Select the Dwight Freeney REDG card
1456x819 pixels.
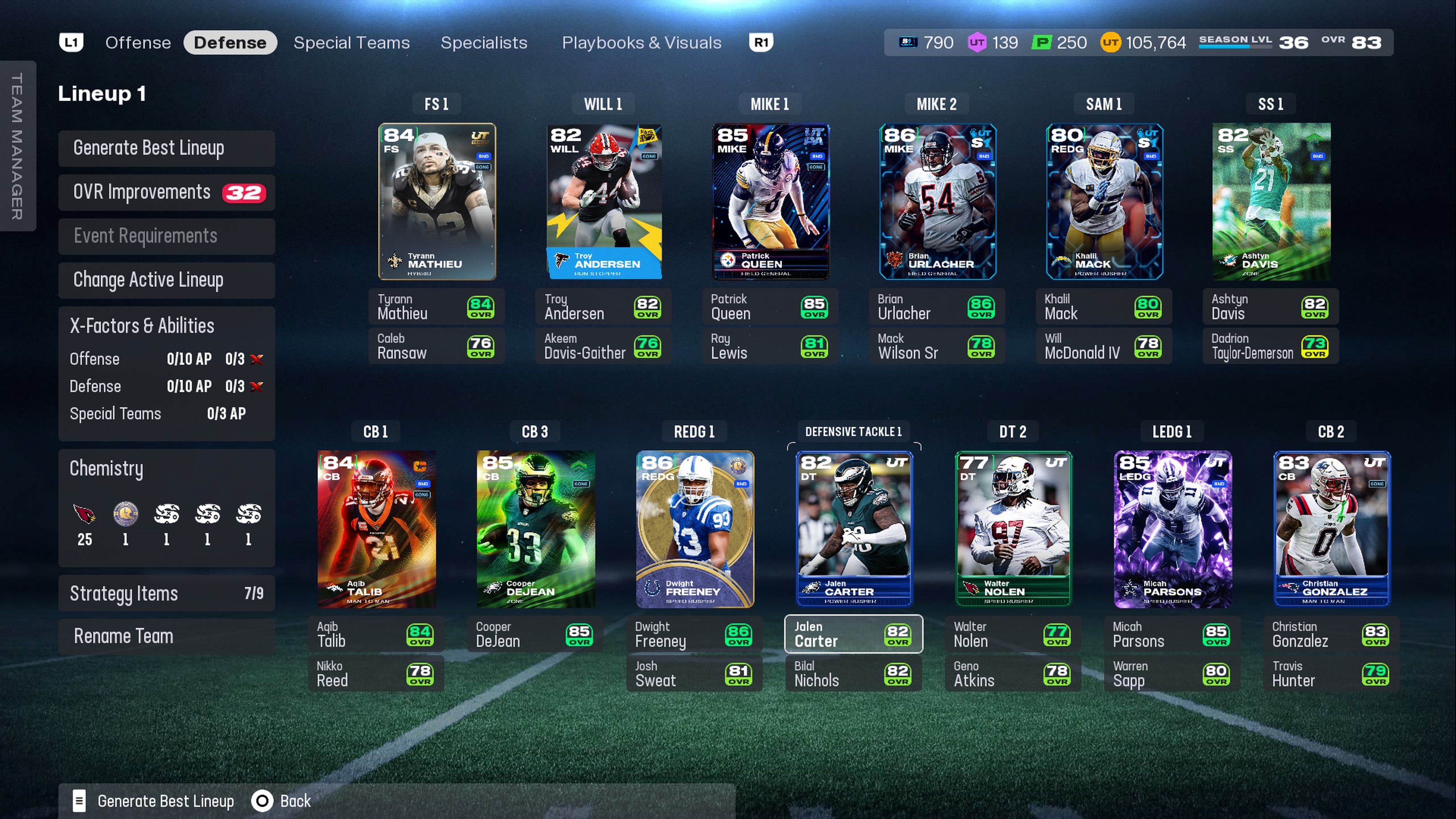click(694, 529)
